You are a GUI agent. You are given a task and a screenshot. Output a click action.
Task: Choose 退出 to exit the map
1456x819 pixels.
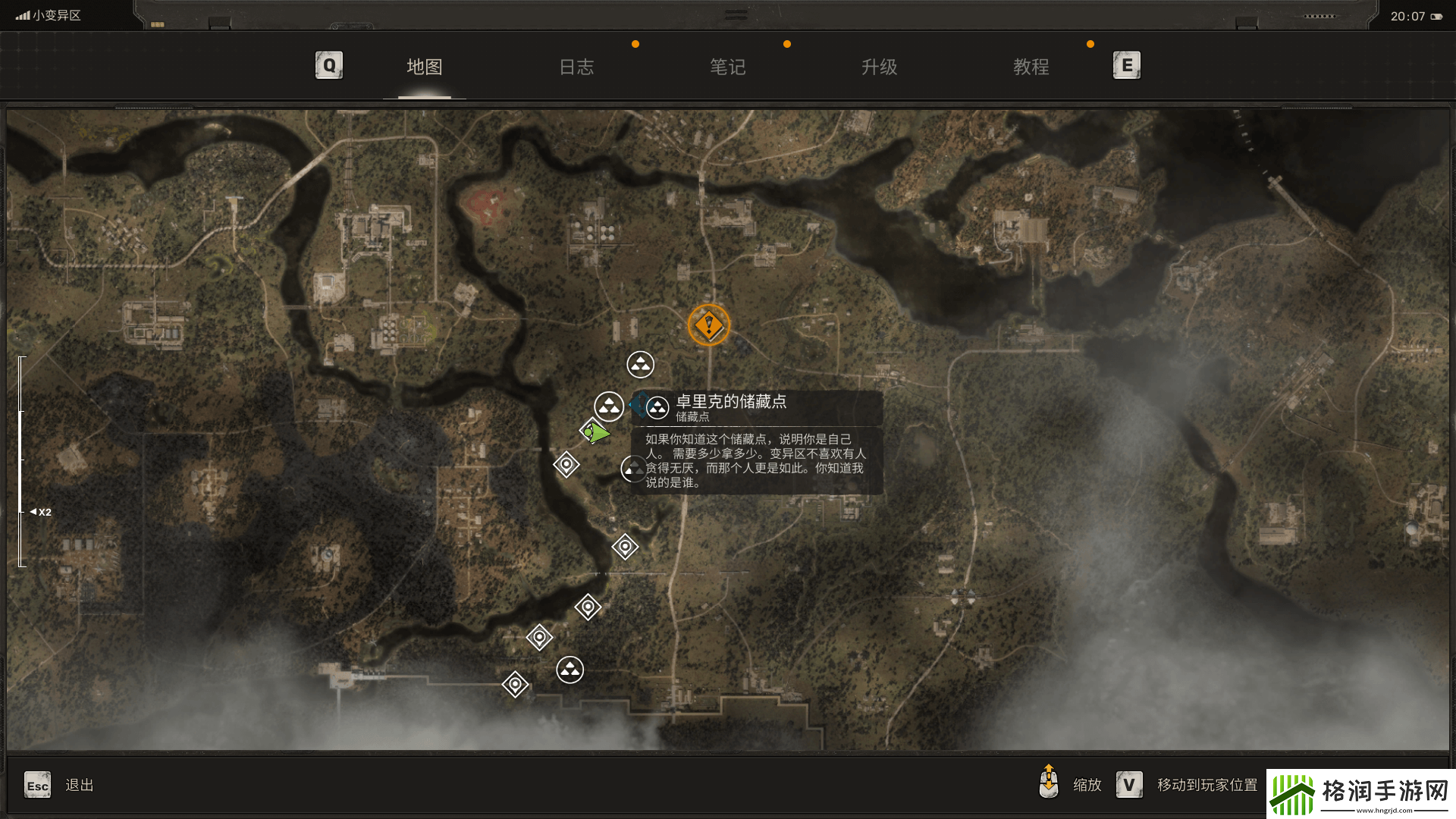79,786
